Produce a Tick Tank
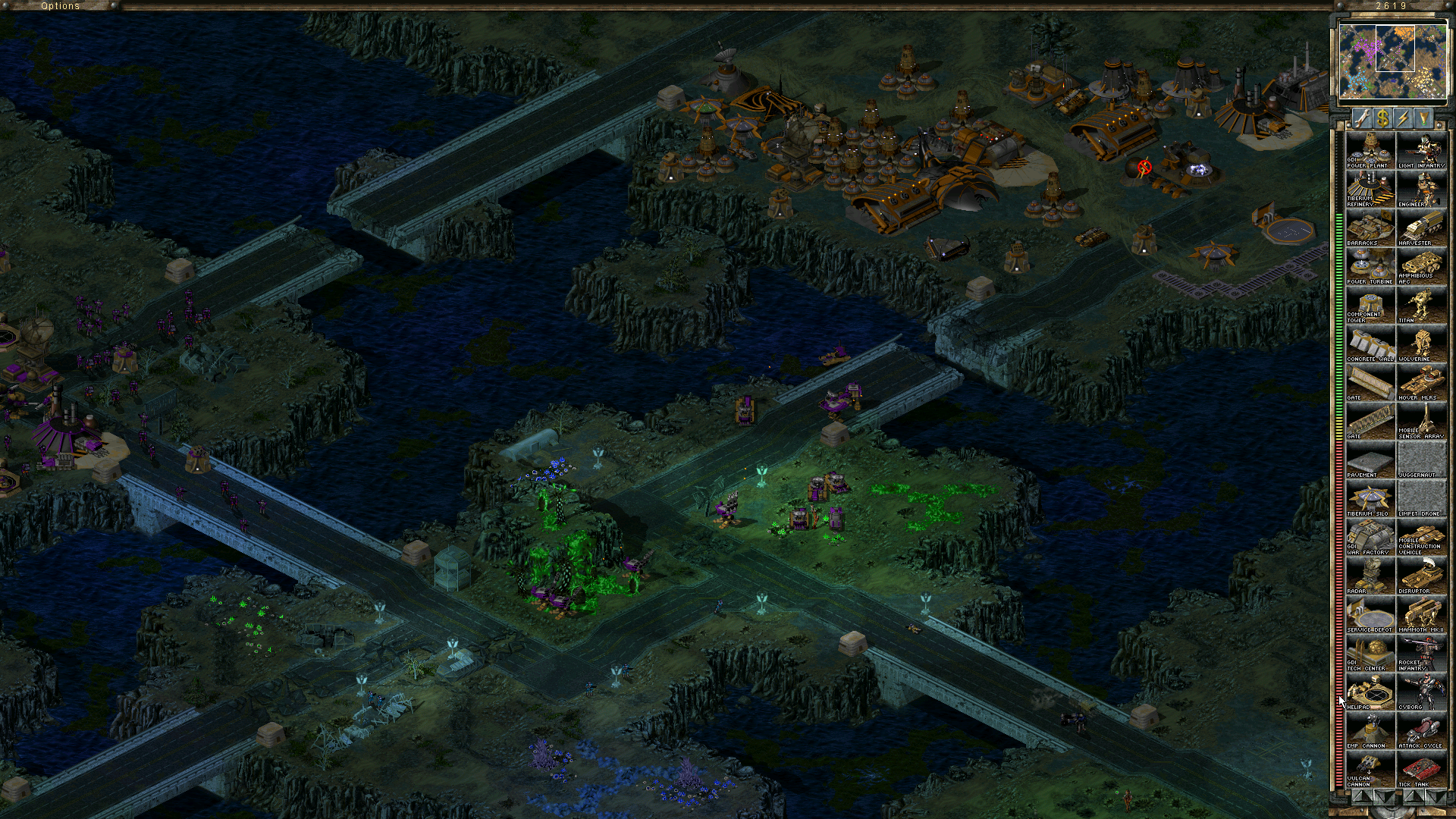Screen dimensions: 1456x819 [x=1421, y=769]
